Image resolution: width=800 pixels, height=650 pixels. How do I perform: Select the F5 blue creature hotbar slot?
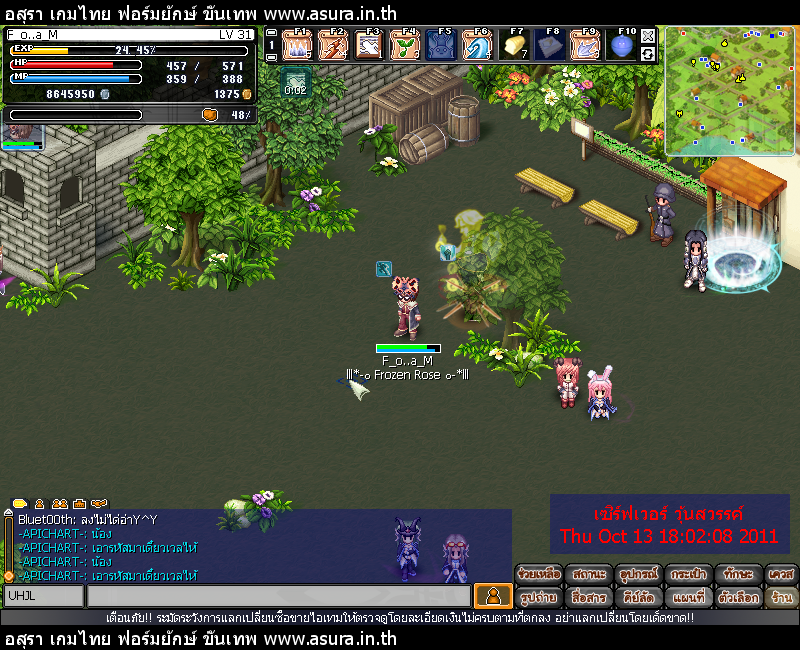pos(441,46)
